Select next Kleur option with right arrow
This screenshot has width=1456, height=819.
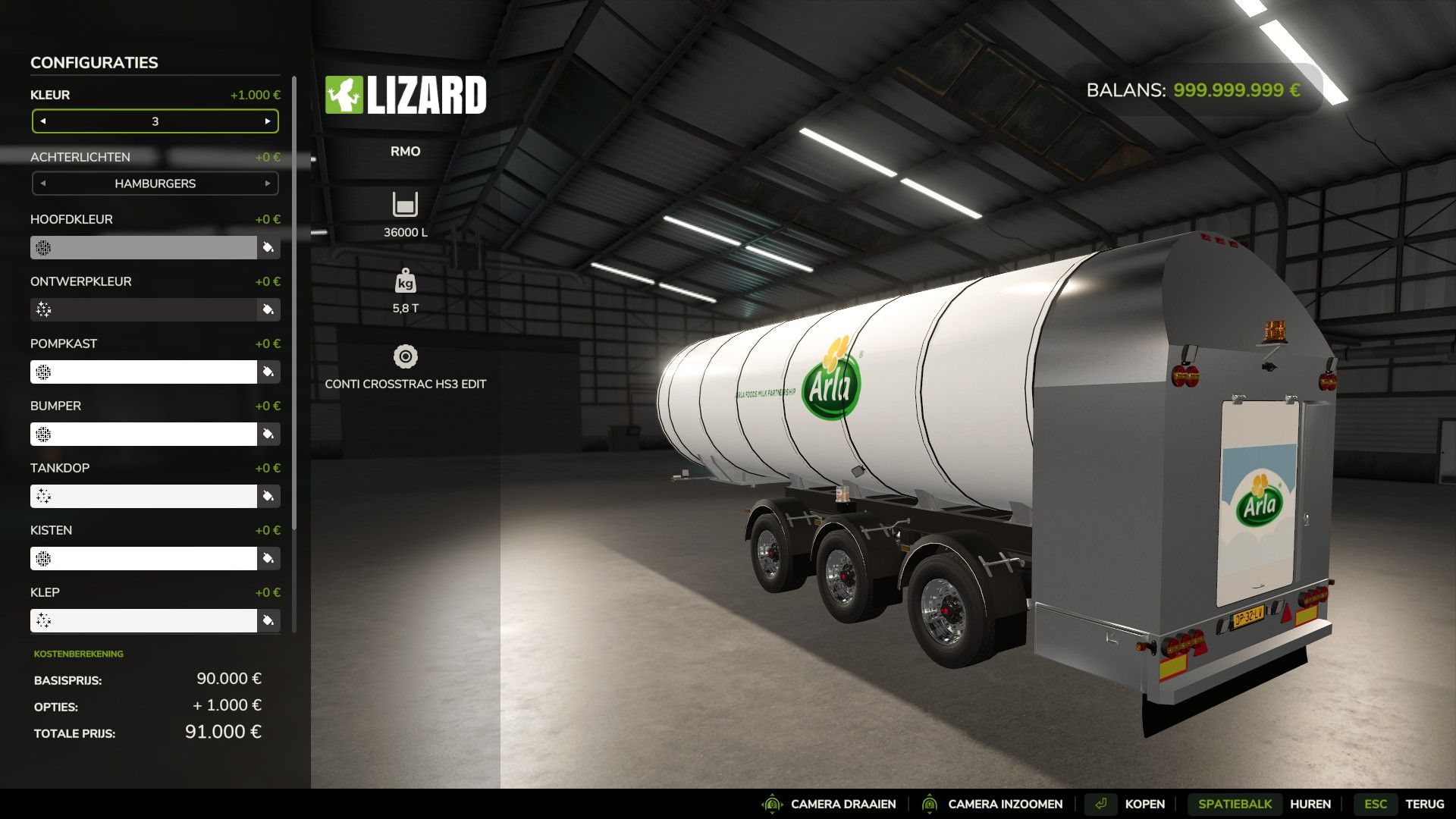pos(268,121)
